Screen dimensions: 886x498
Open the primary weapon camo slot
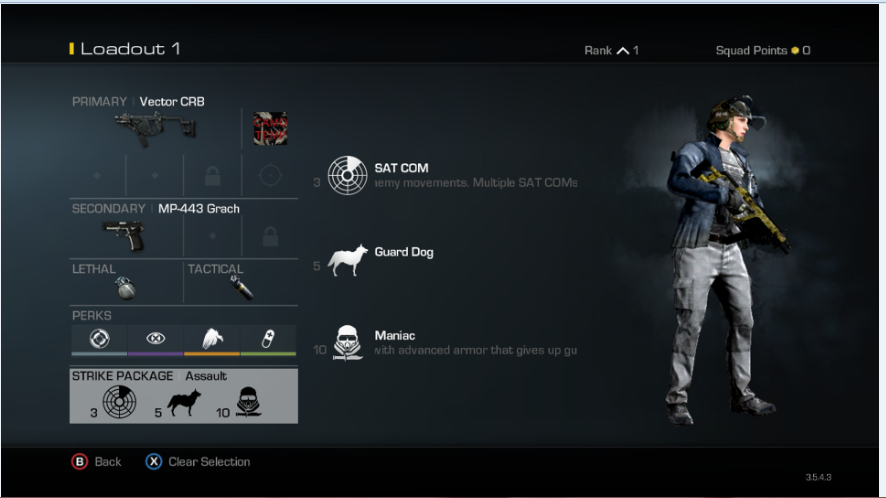[x=270, y=129]
